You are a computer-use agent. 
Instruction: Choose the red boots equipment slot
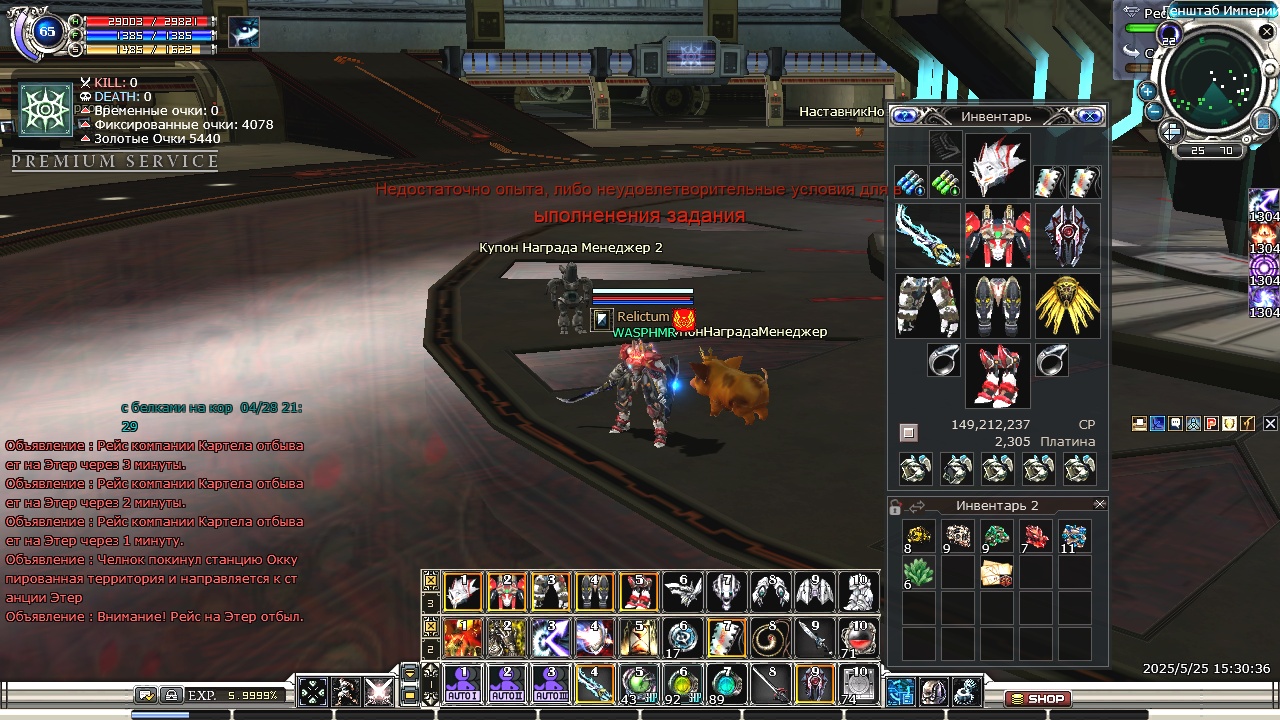997,375
